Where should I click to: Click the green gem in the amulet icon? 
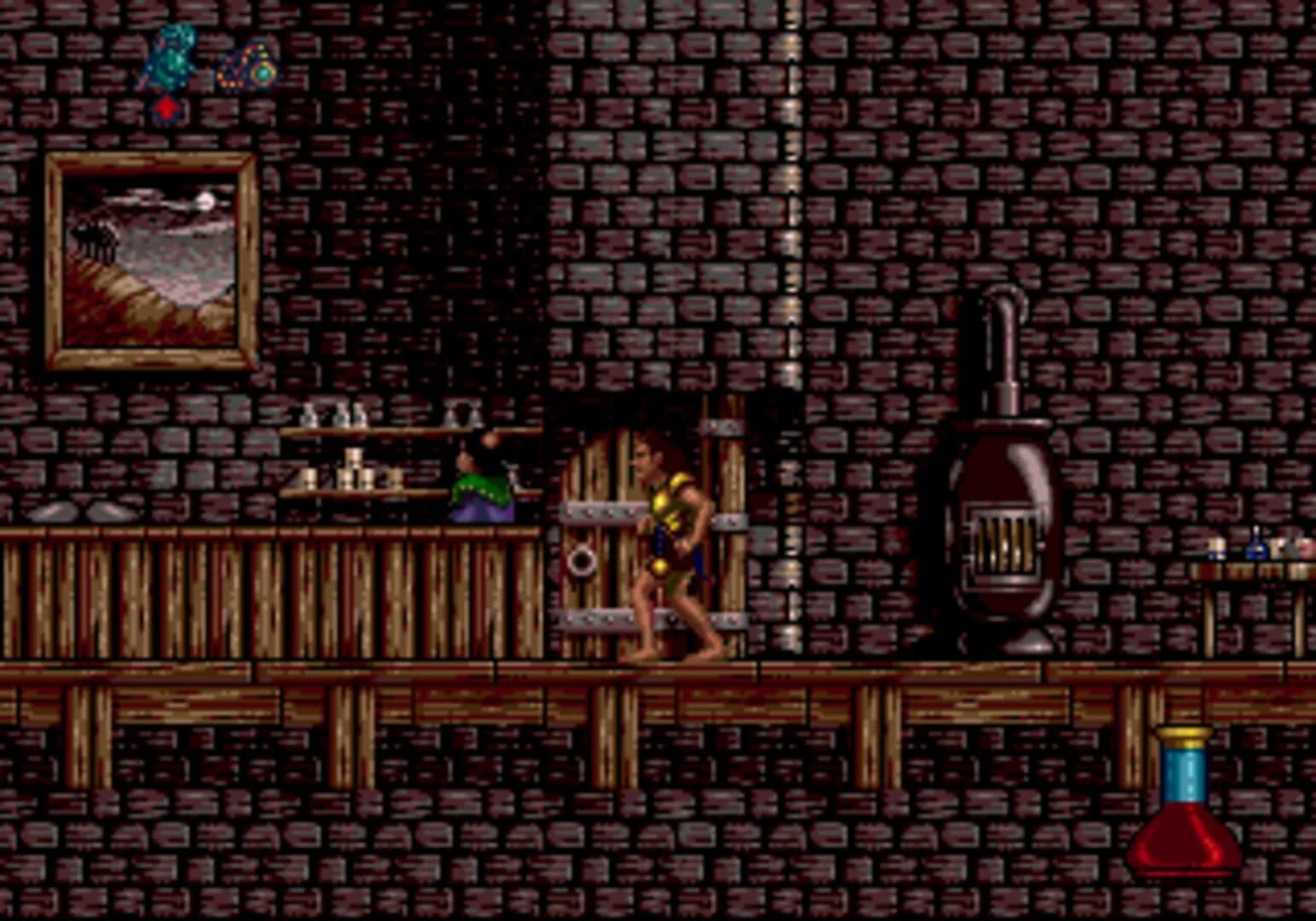[x=264, y=73]
